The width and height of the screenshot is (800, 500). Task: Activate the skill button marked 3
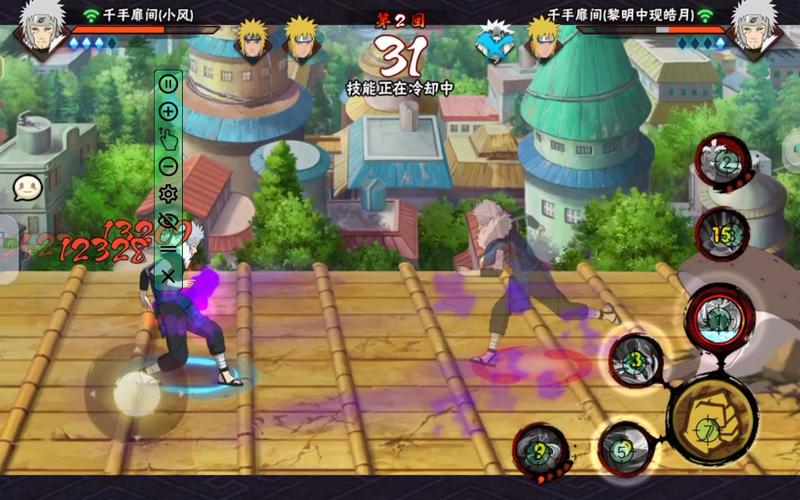[x=636, y=360]
